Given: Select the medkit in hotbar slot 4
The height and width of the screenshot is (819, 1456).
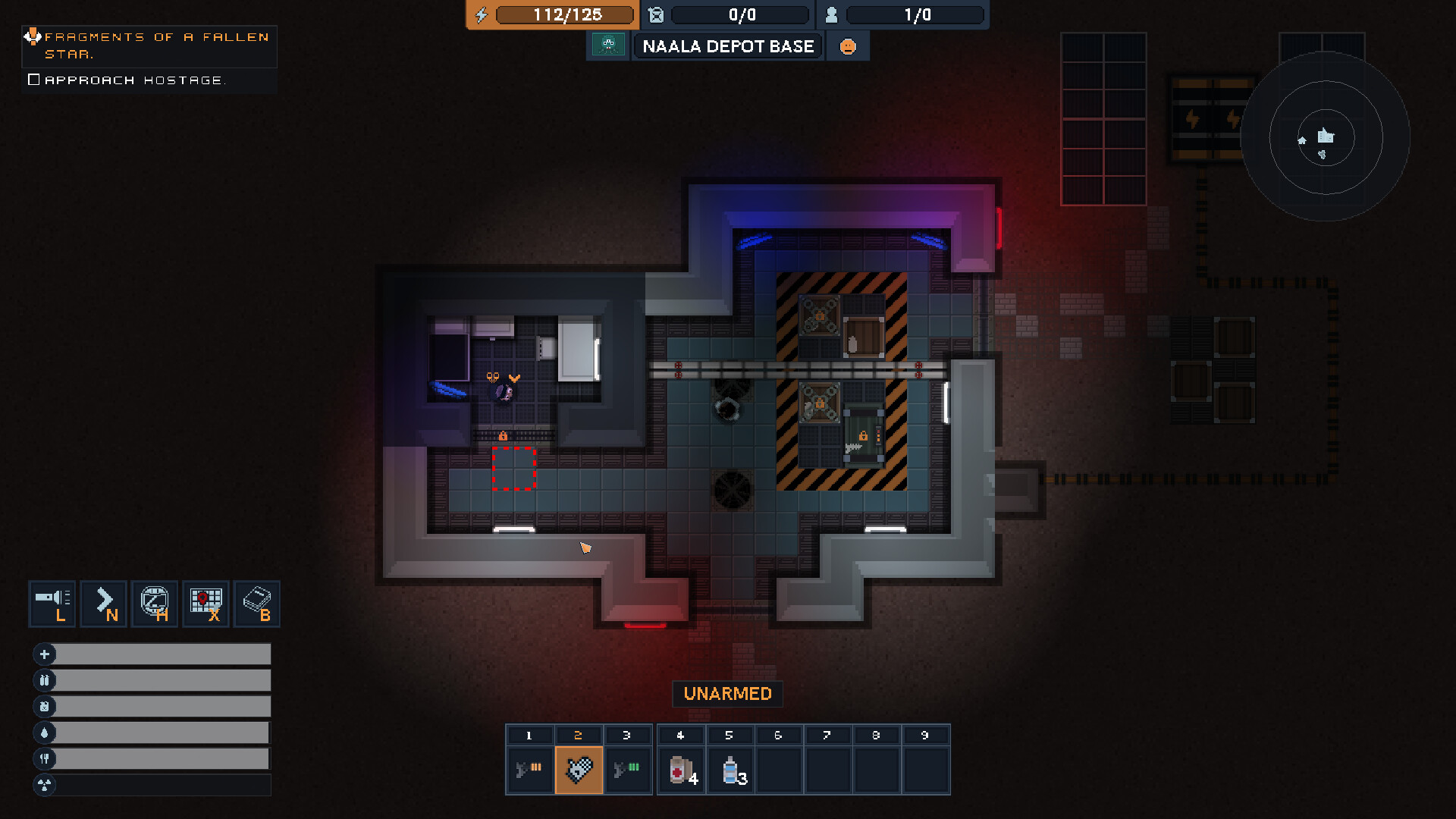Looking at the screenshot, I should (x=680, y=770).
